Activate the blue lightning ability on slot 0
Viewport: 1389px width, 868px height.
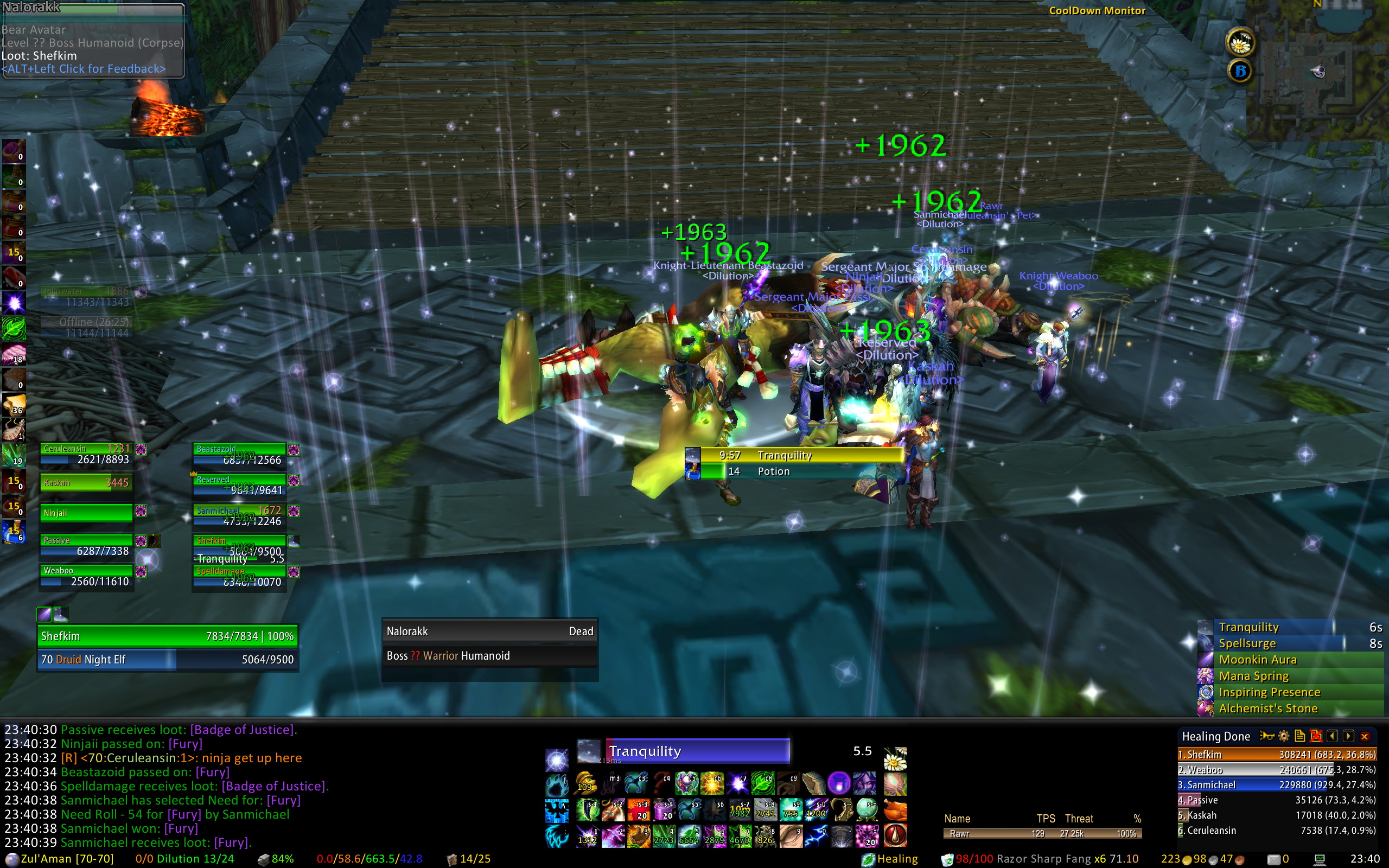[x=815, y=837]
